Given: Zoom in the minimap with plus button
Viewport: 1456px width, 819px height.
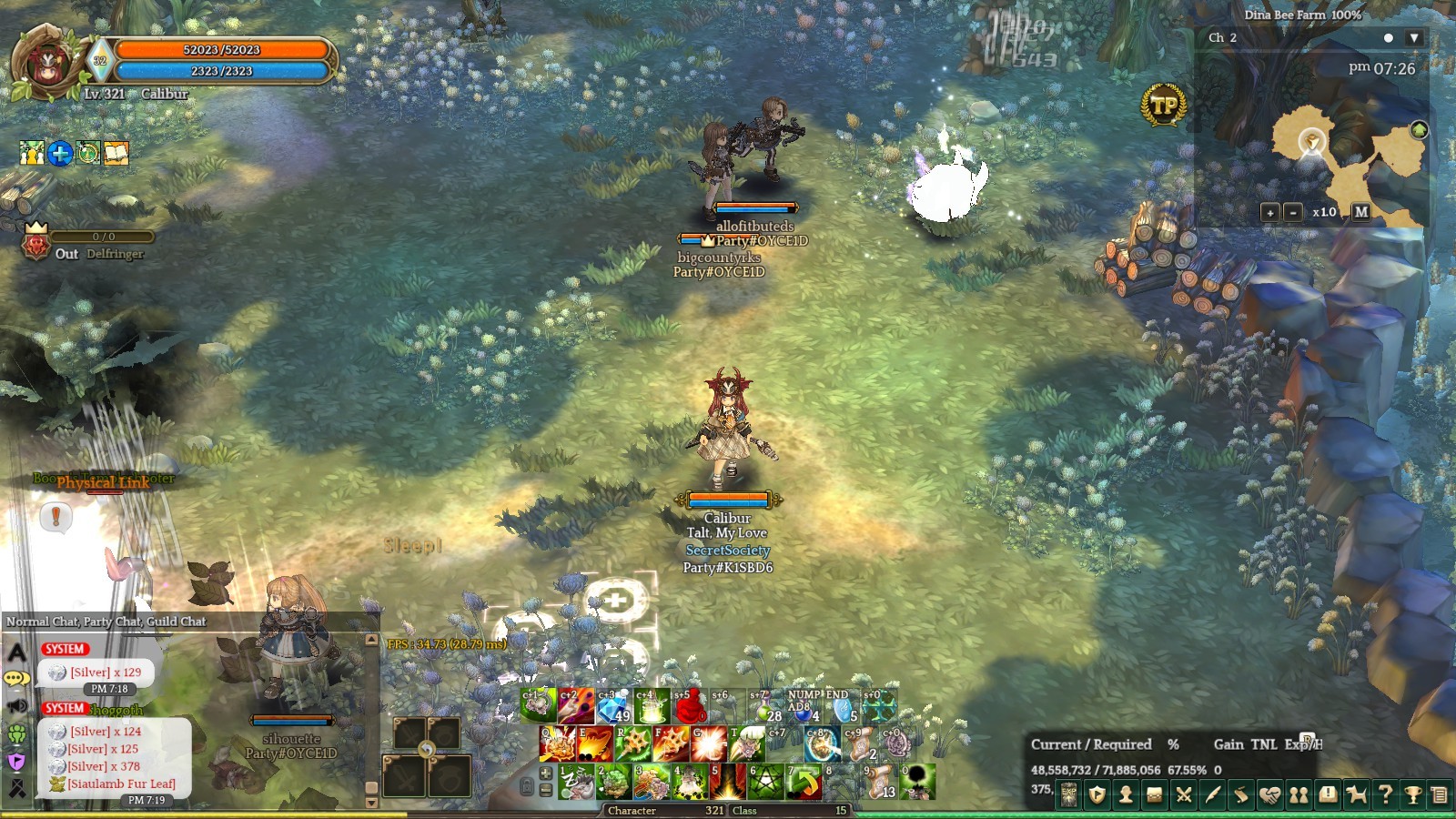Looking at the screenshot, I should [x=1270, y=212].
